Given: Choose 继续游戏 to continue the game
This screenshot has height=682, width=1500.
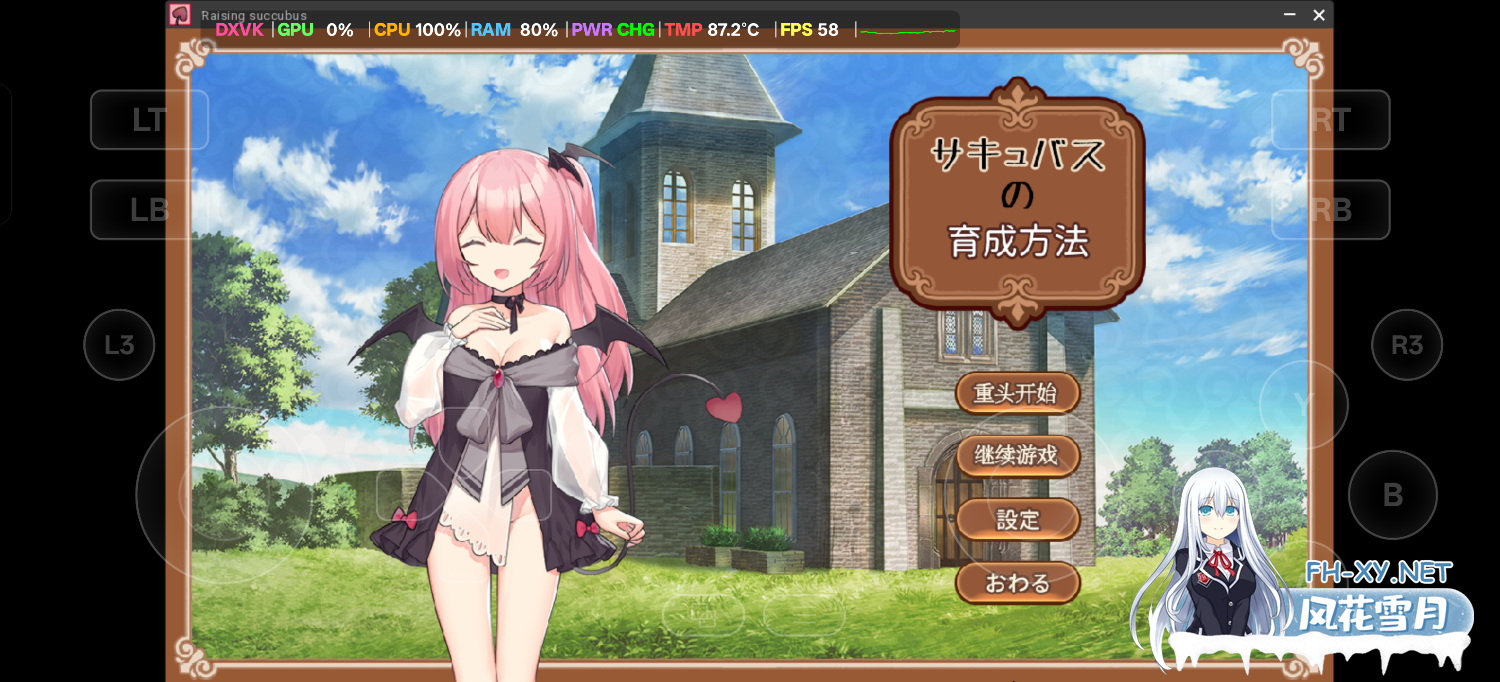Looking at the screenshot, I should pos(1017,457).
